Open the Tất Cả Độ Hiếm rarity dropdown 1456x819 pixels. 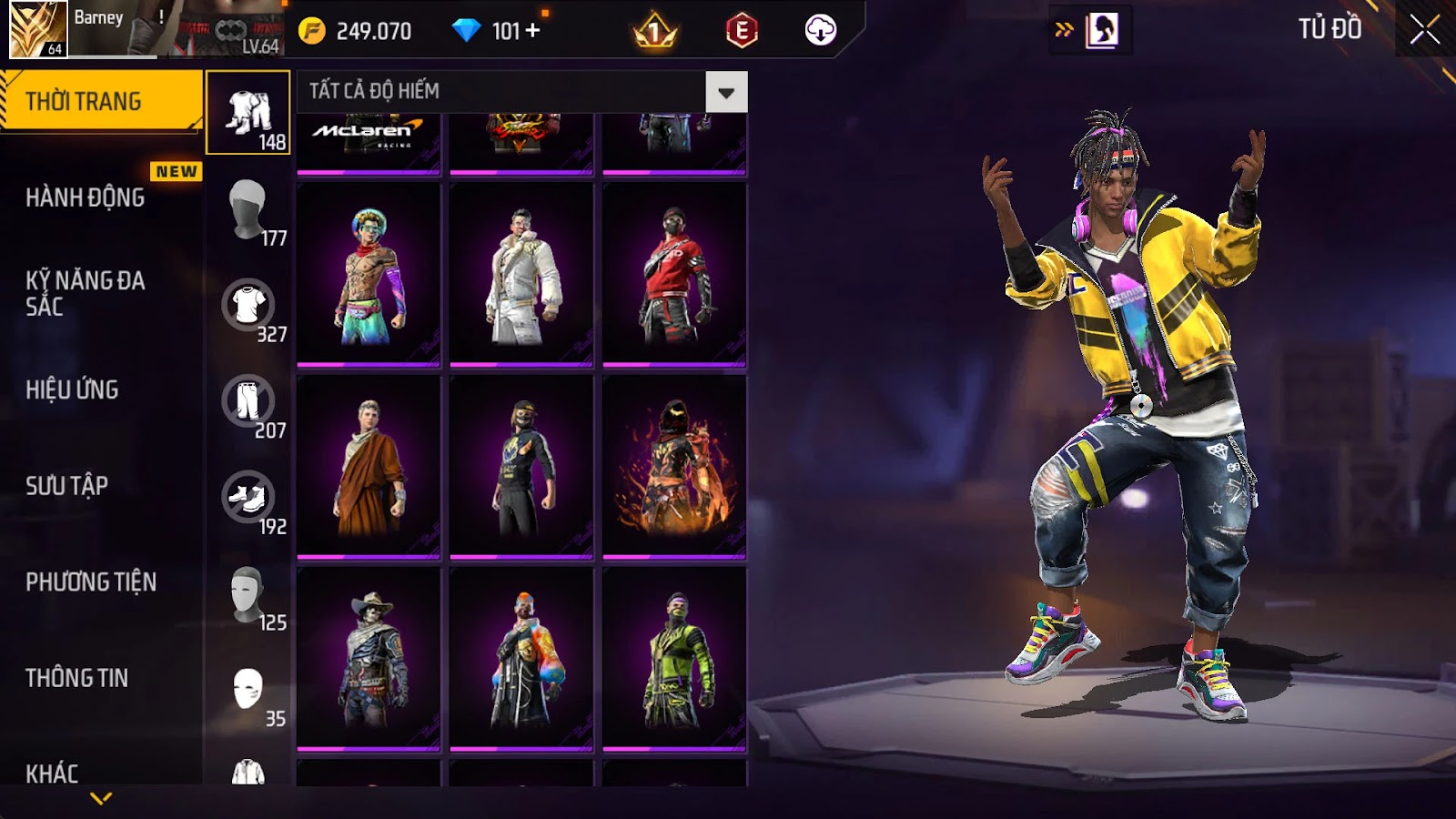725,92
